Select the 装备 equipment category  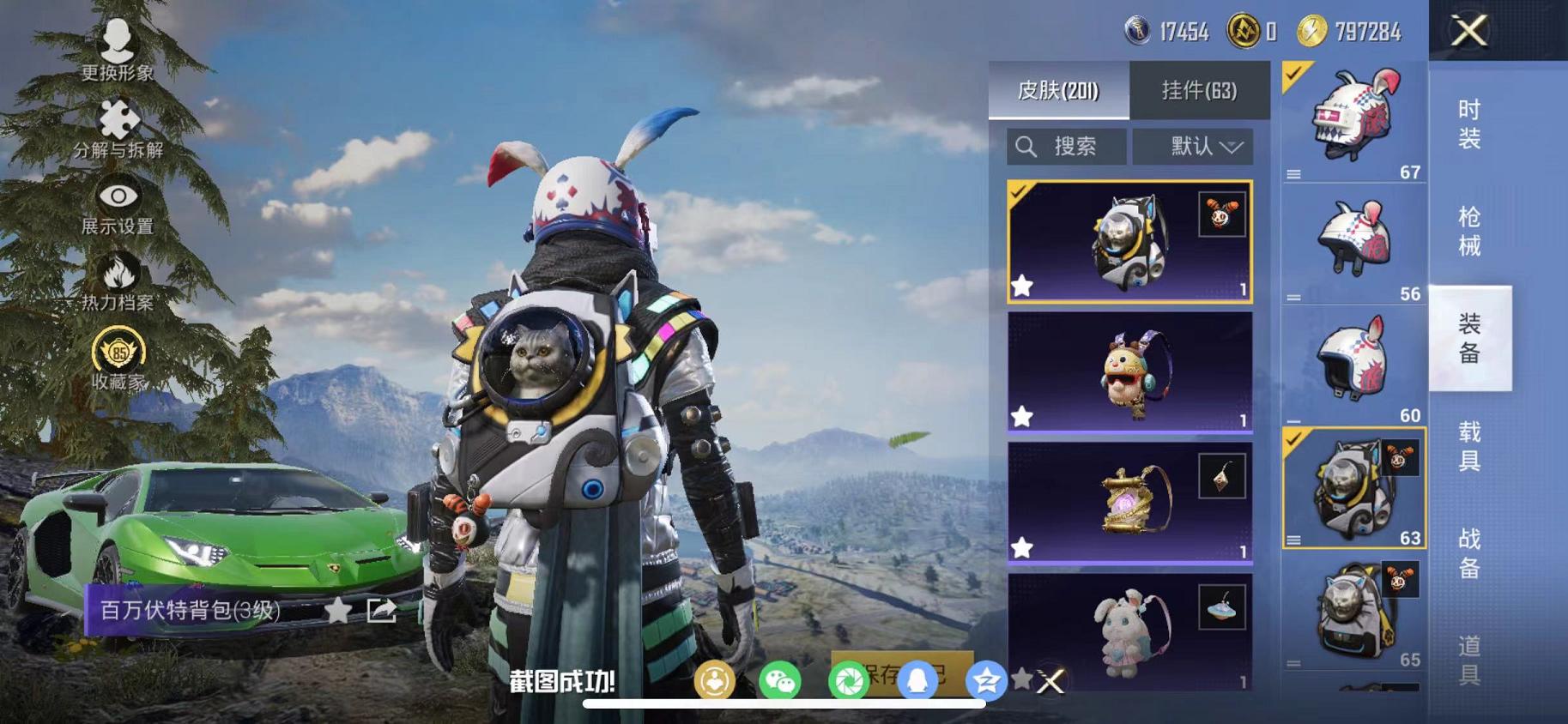click(x=1470, y=353)
